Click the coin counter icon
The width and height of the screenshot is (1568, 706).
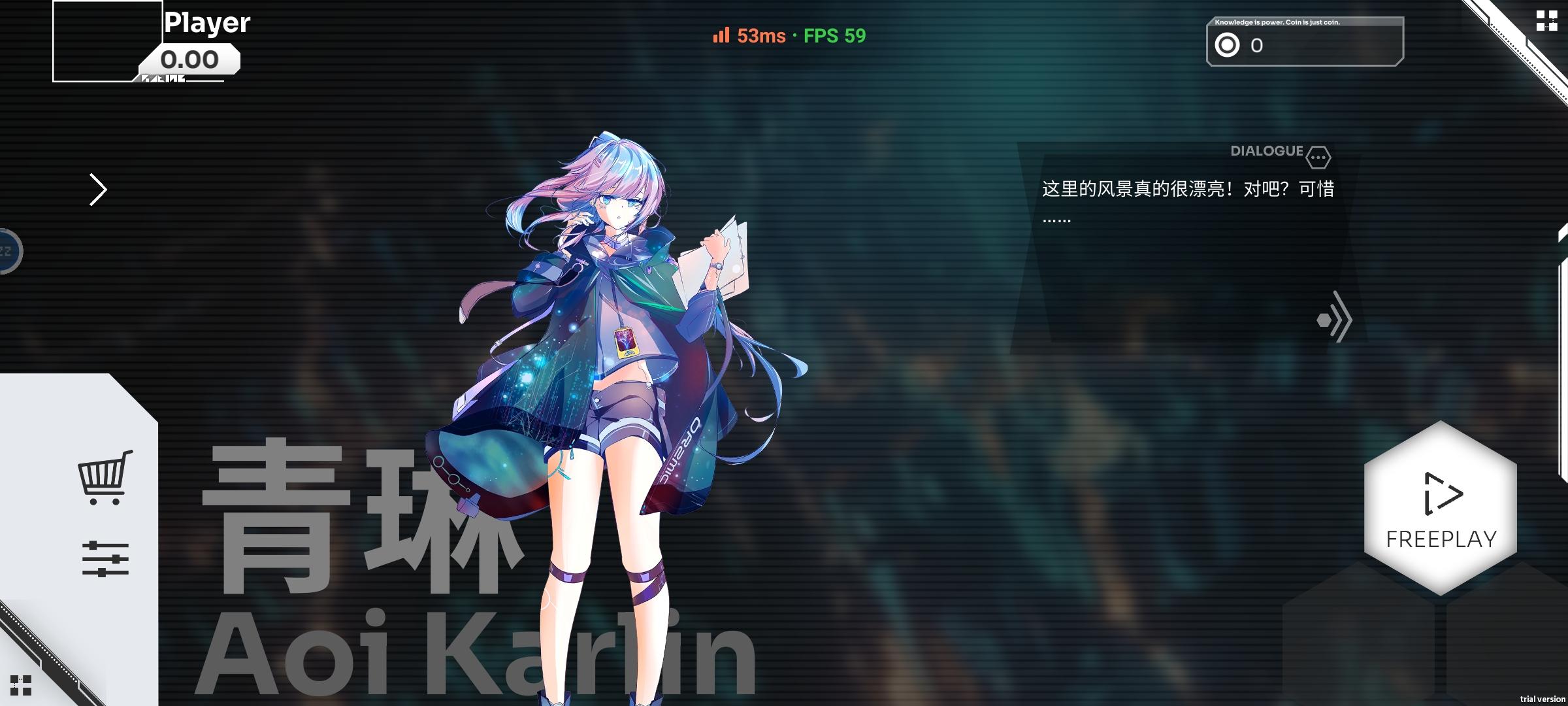[x=1227, y=45]
